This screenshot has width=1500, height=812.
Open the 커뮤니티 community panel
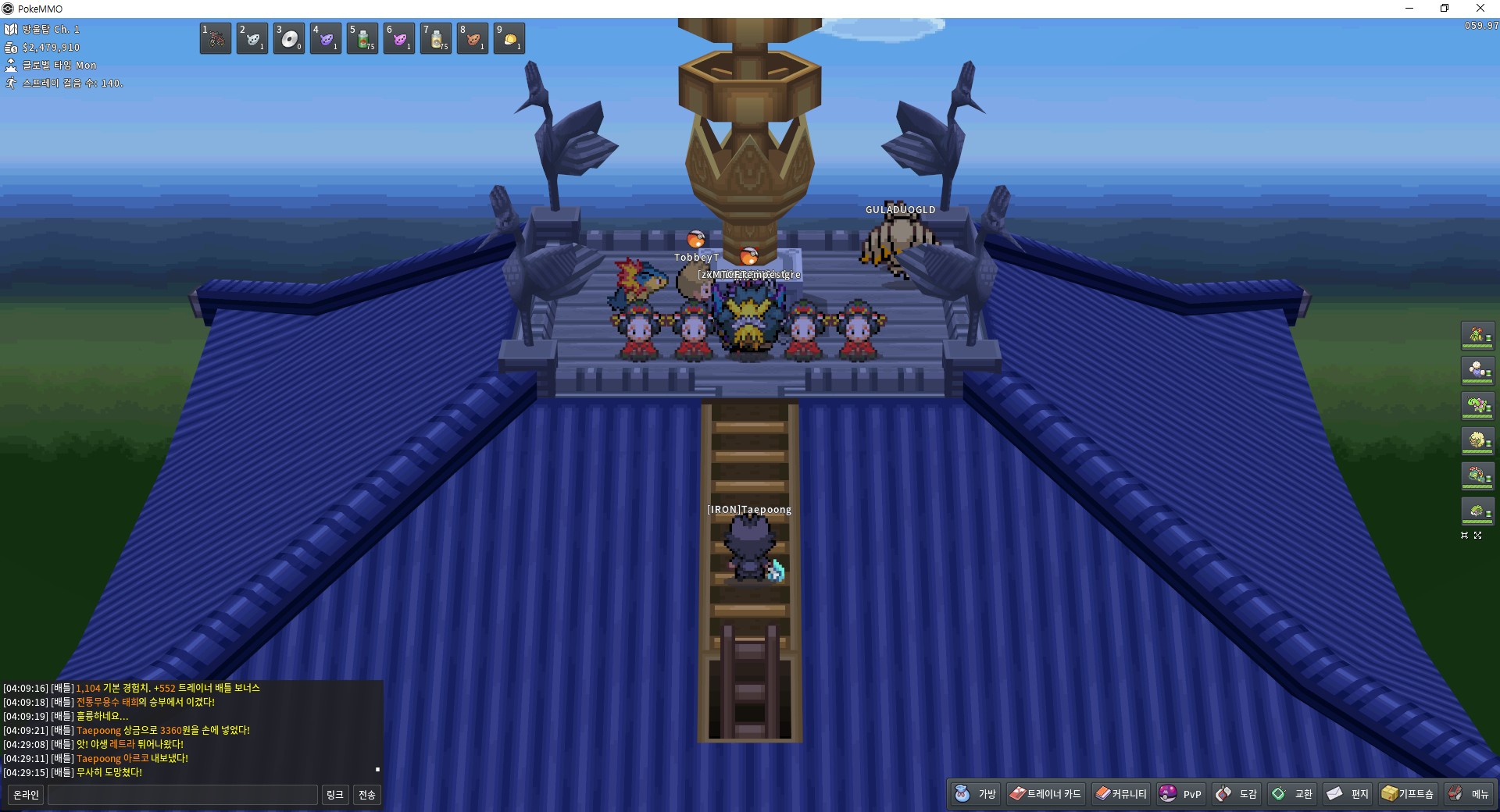1121,794
